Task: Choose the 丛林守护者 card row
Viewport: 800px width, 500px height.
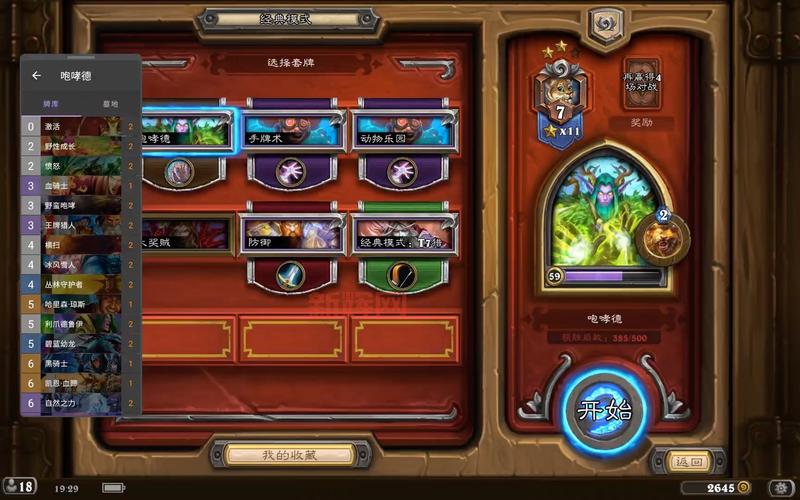Action: 80,285
